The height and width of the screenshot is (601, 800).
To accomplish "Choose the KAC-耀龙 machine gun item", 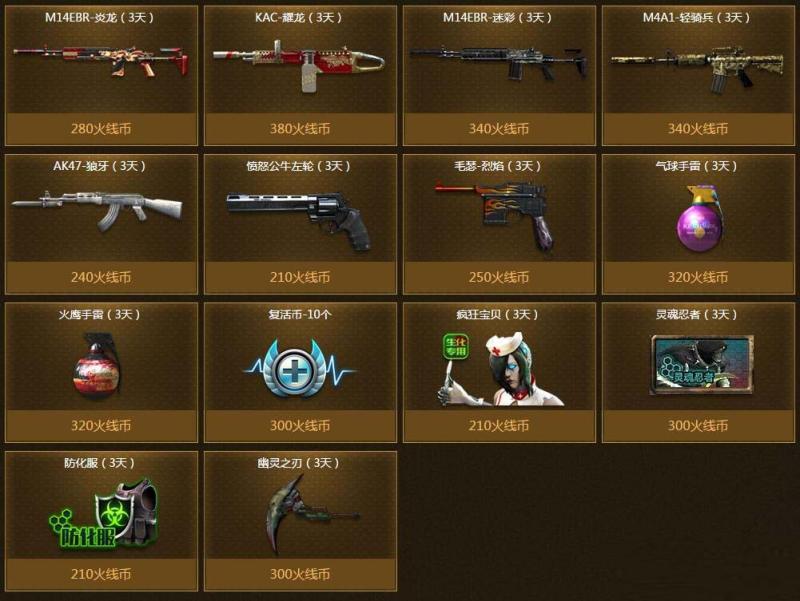I will click(x=300, y=63).
